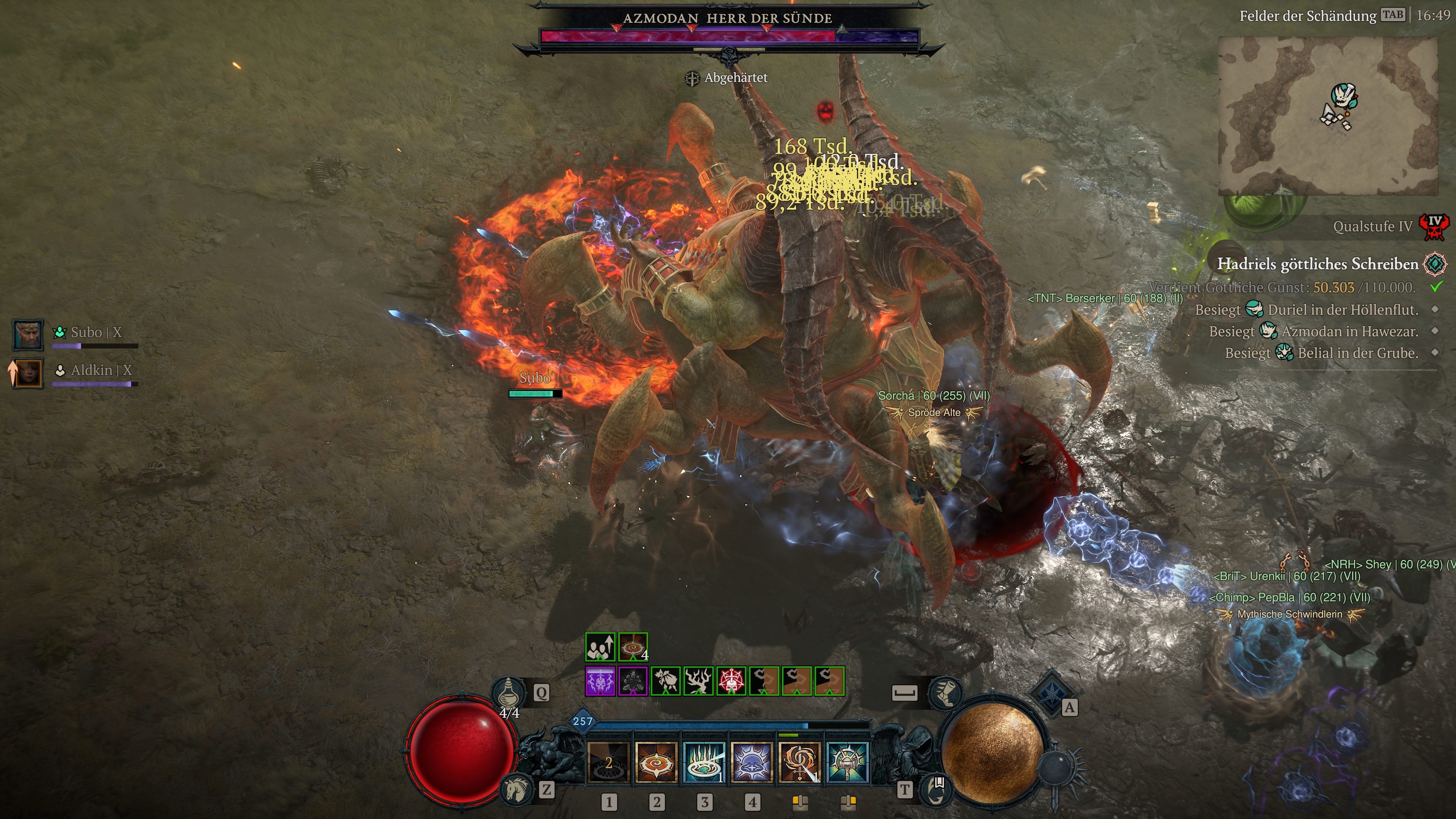The height and width of the screenshot is (819, 1456).
Task: Use the healing potion flask icon
Action: 509,692
